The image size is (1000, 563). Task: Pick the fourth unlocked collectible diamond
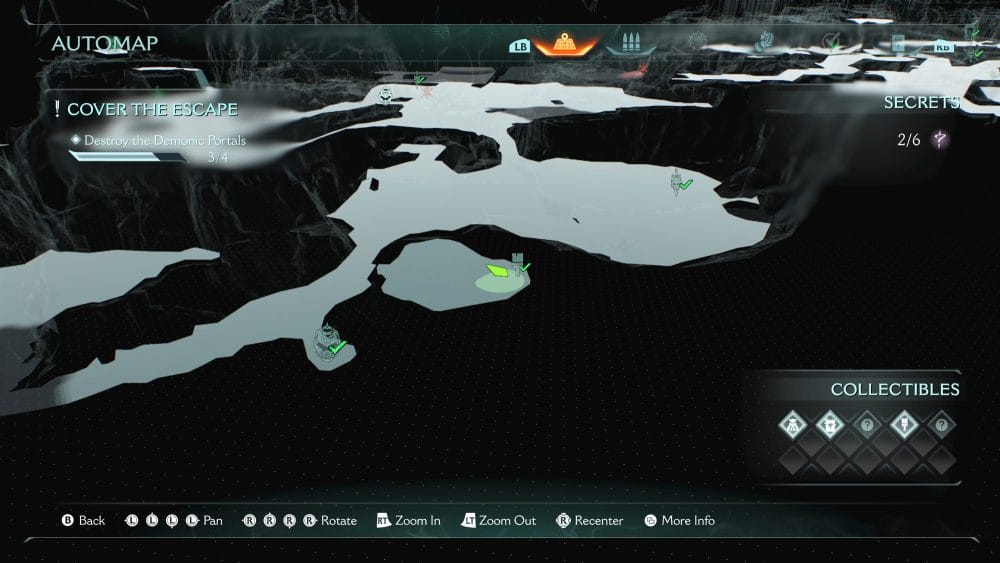[x=904, y=424]
